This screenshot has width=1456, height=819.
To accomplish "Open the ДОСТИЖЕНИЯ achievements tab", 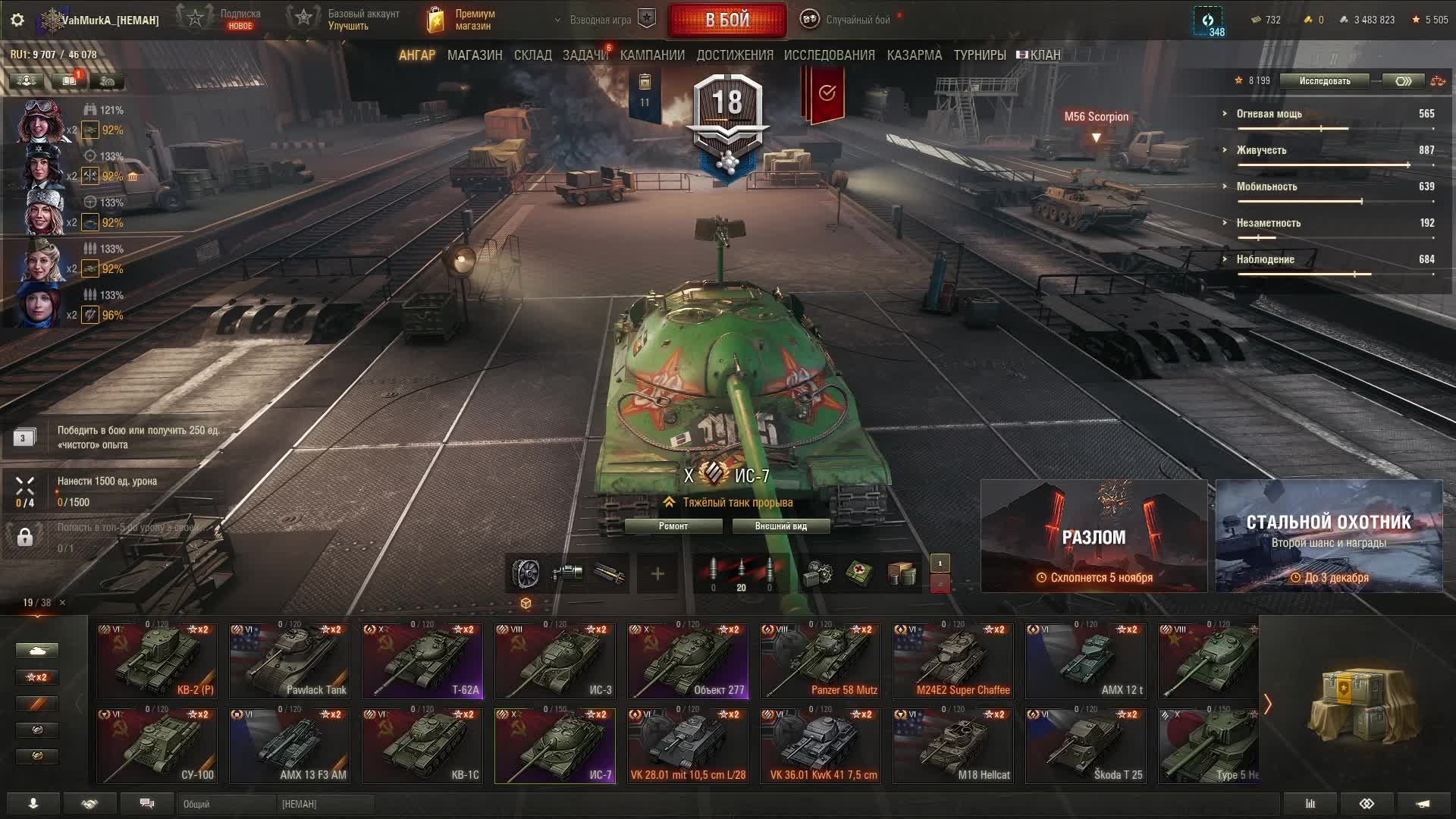I will 734,55.
